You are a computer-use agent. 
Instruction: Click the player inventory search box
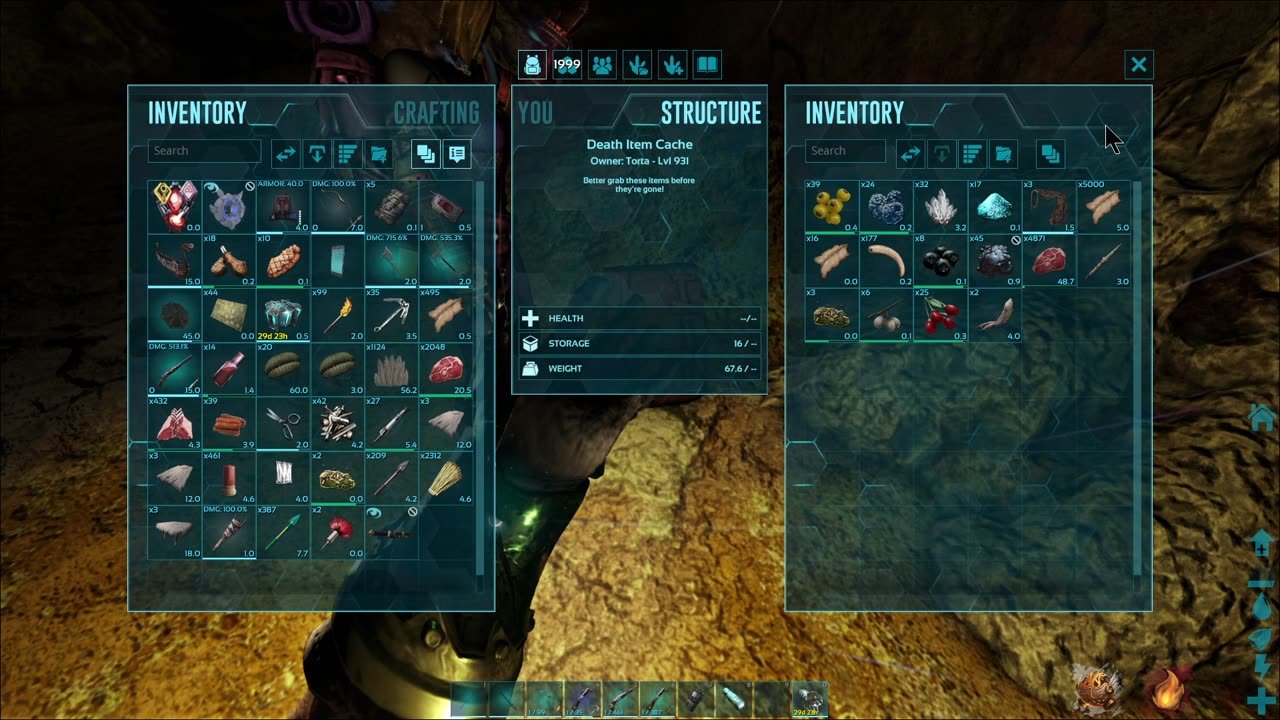pyautogui.click(x=205, y=151)
